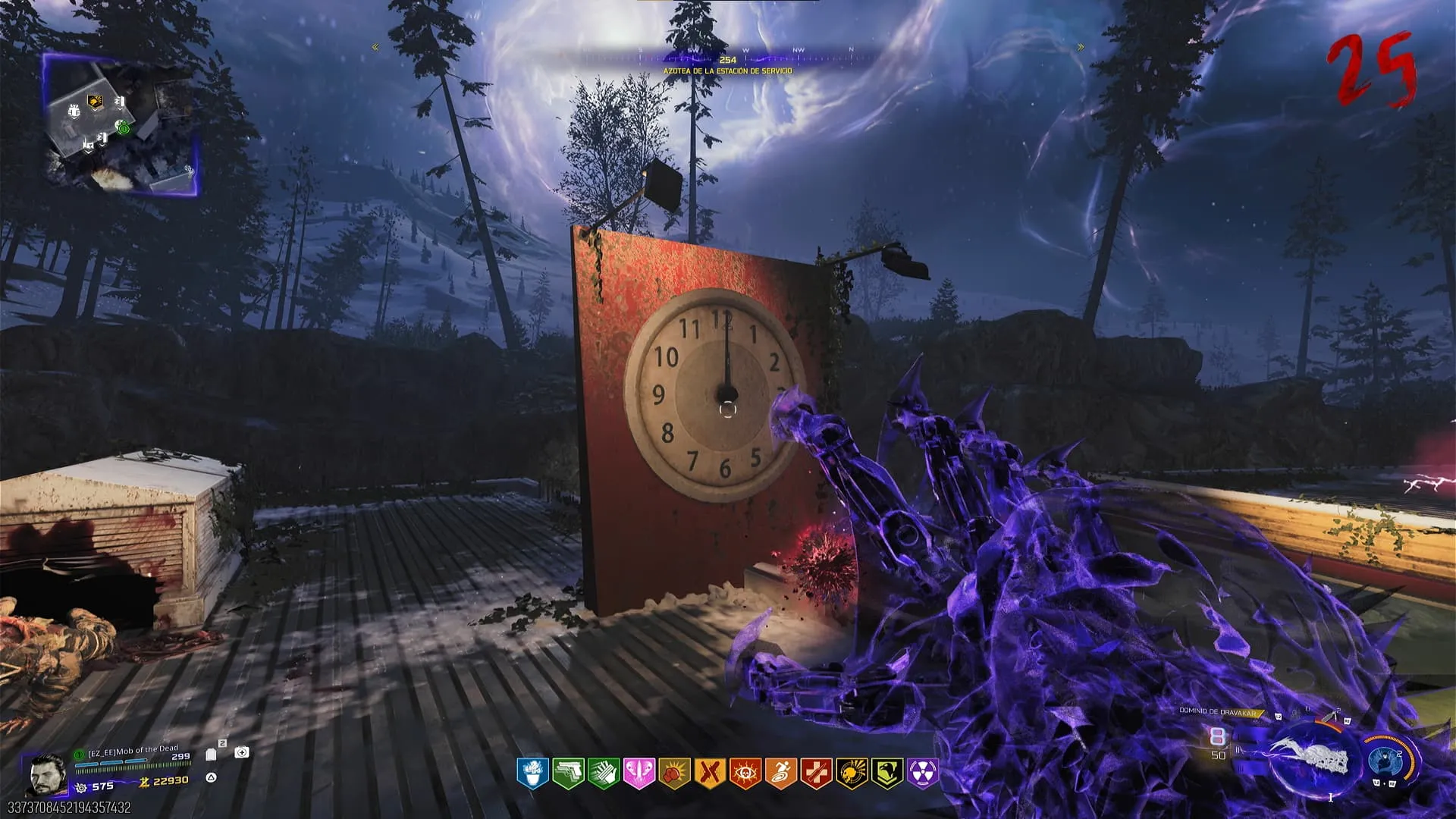1456x819 pixels.
Task: Click the red cross and bullet perk
Action: 815,773
